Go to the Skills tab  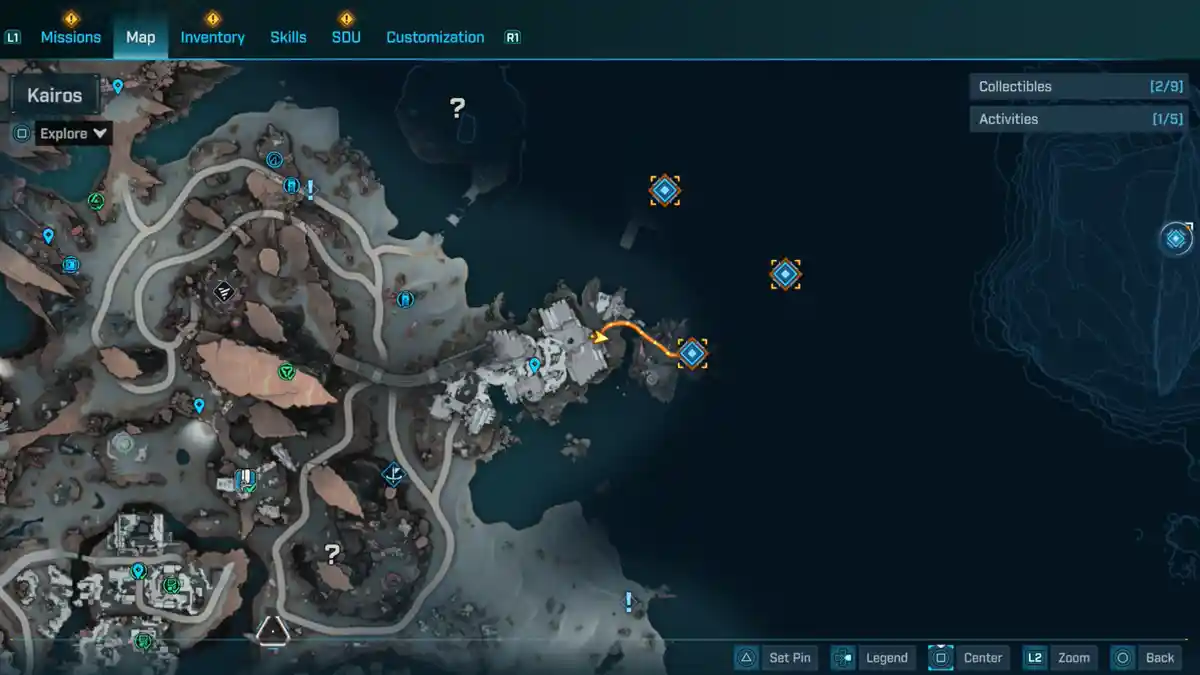pos(288,37)
